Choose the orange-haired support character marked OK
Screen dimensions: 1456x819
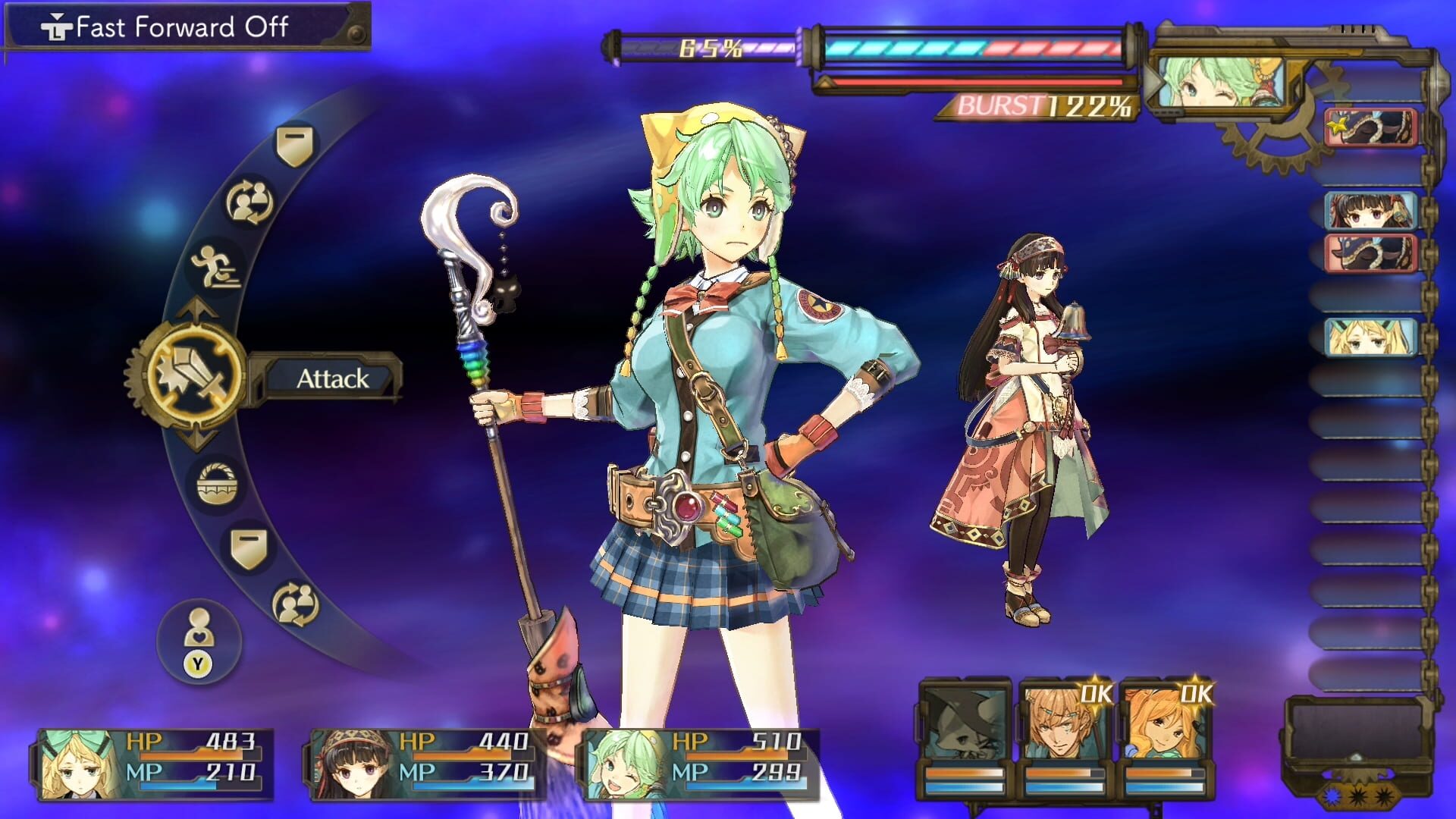click(1165, 736)
